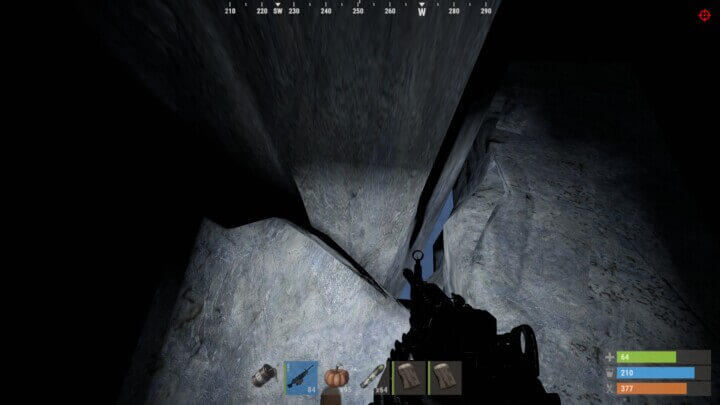Select the grenade hotbar slot
This screenshot has height=405, width=720.
point(265,378)
